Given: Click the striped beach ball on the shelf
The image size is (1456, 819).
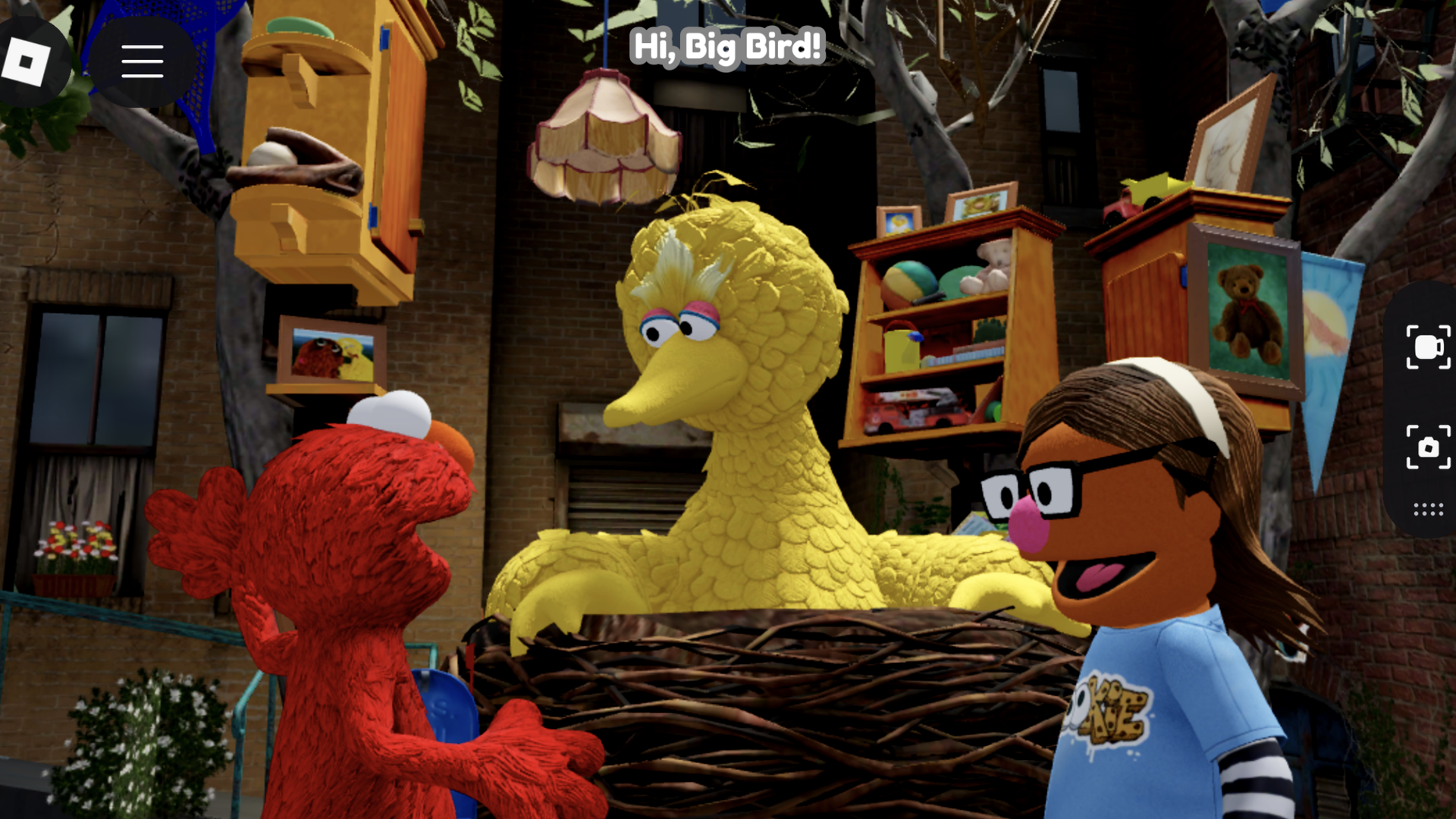Looking at the screenshot, I should (x=910, y=281).
